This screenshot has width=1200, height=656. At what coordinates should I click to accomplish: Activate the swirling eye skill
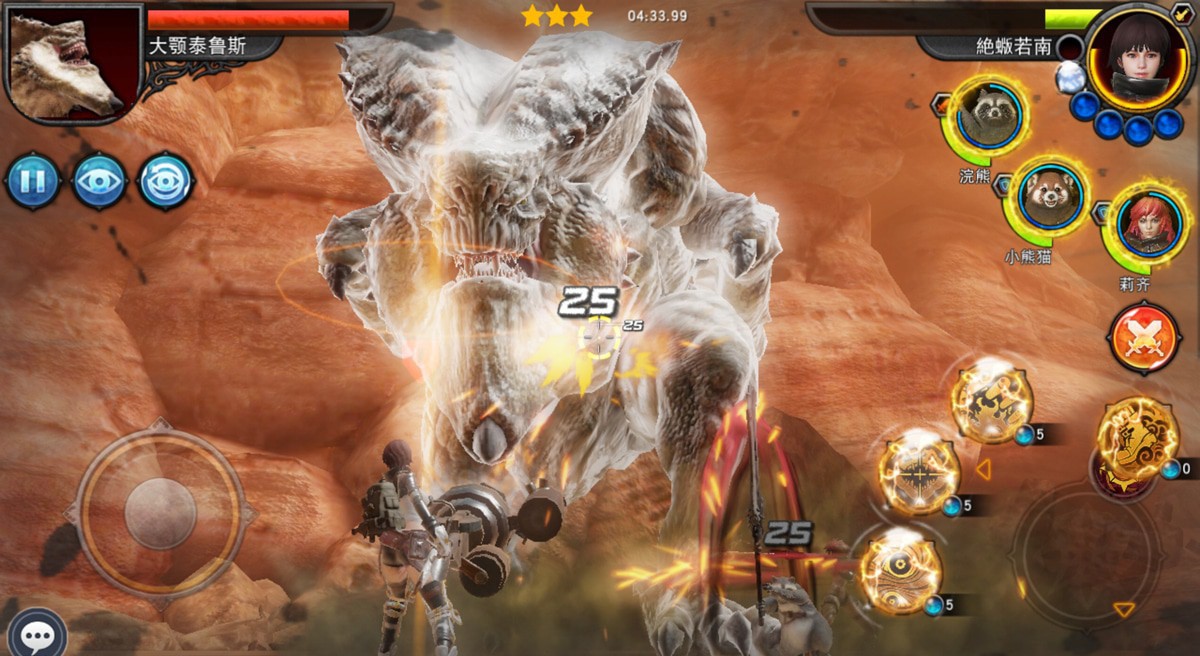[899, 573]
